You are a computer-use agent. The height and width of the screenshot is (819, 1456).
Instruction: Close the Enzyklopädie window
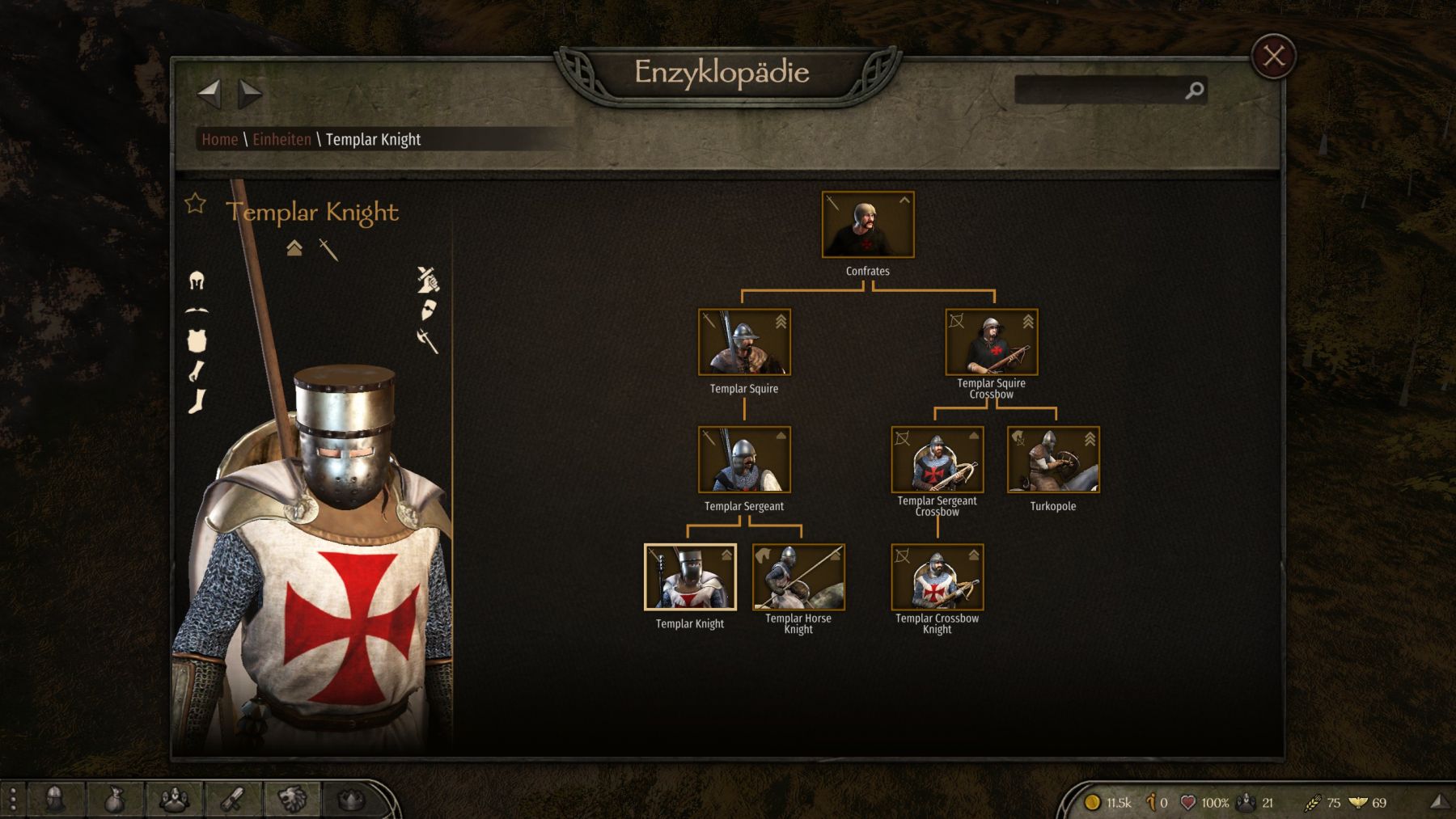1273,57
